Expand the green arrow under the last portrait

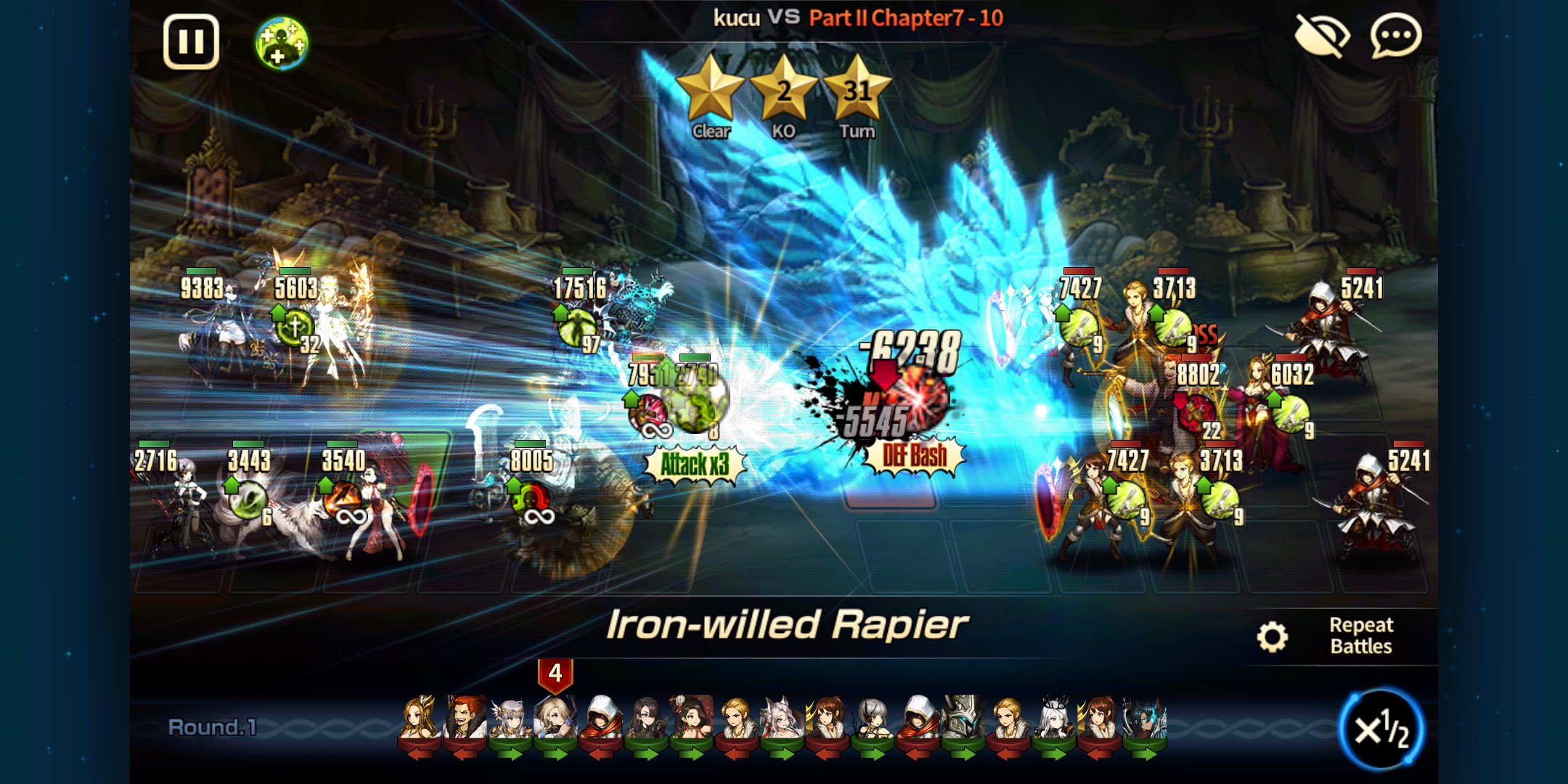pos(1145,755)
